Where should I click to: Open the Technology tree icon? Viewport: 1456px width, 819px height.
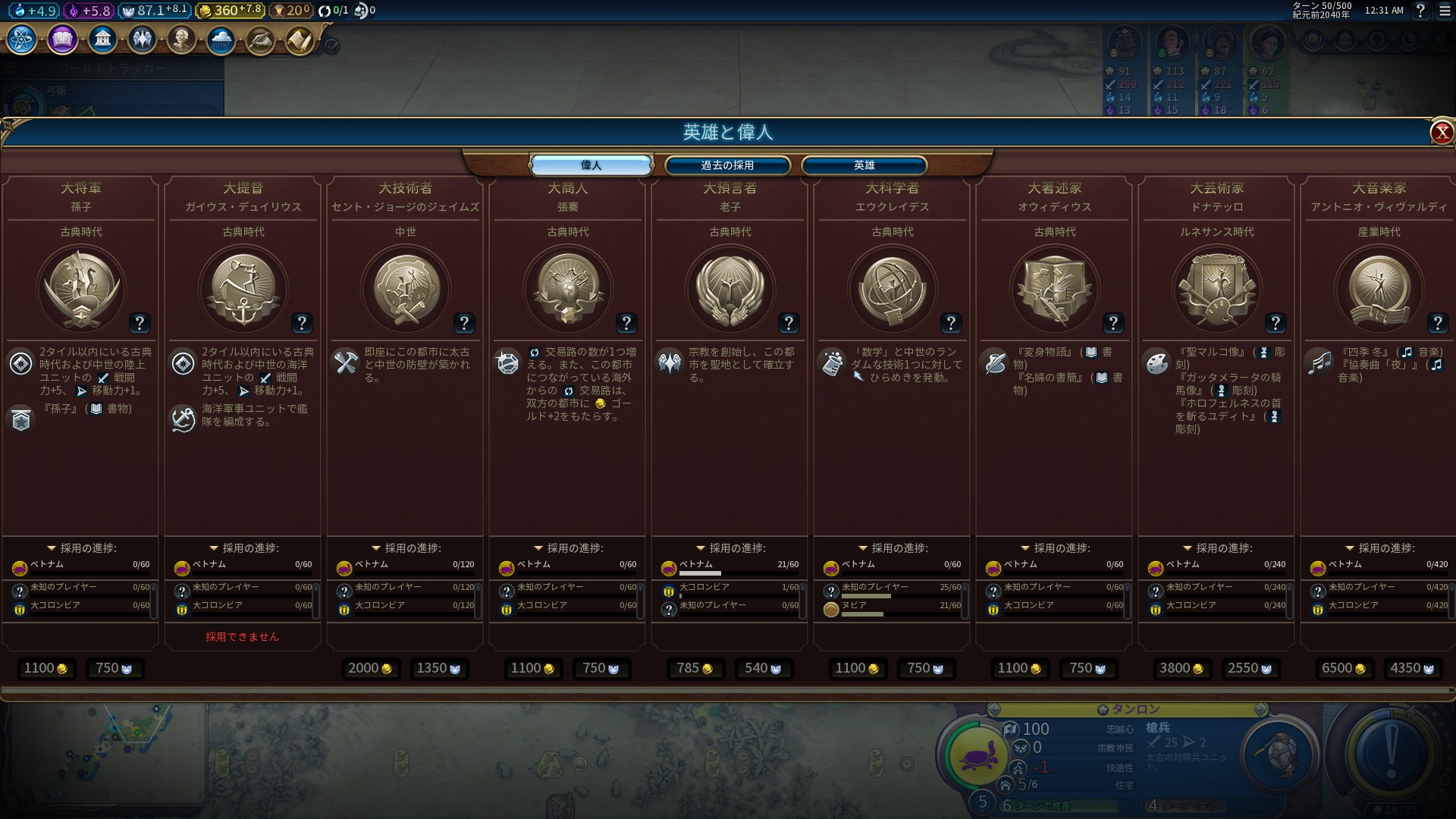(x=20, y=42)
